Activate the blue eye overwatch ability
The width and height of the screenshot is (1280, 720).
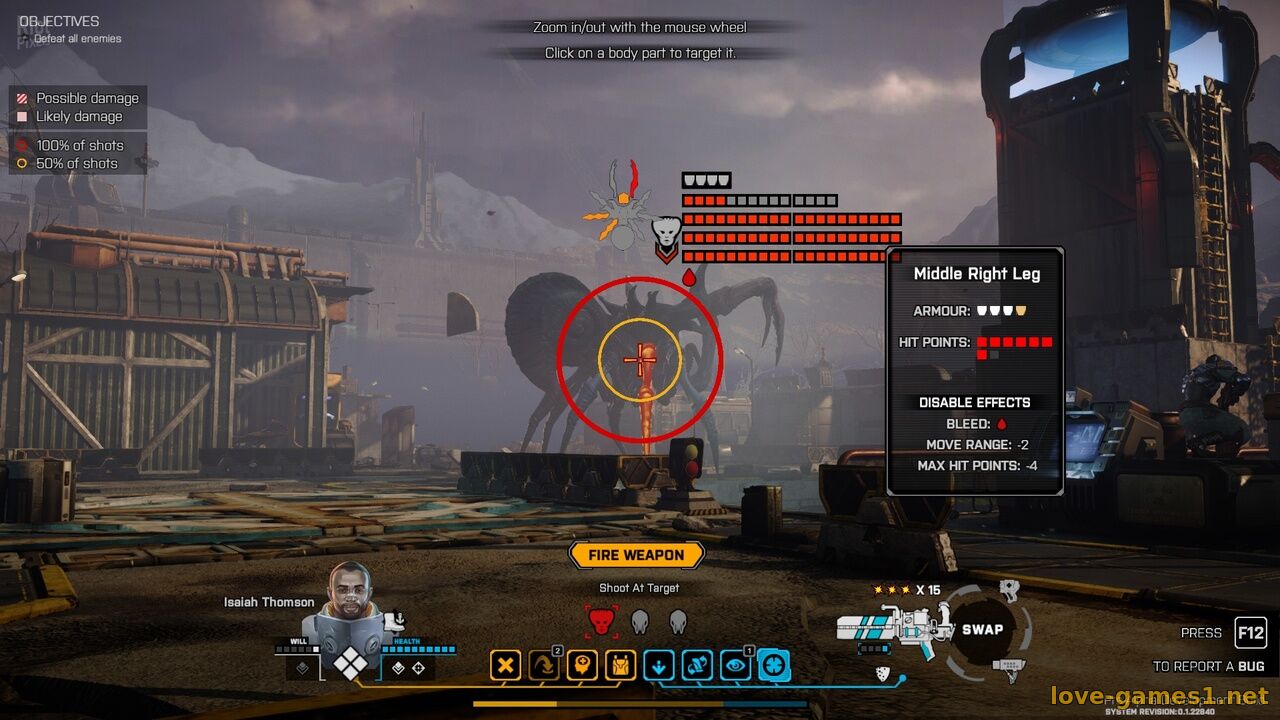coord(735,665)
